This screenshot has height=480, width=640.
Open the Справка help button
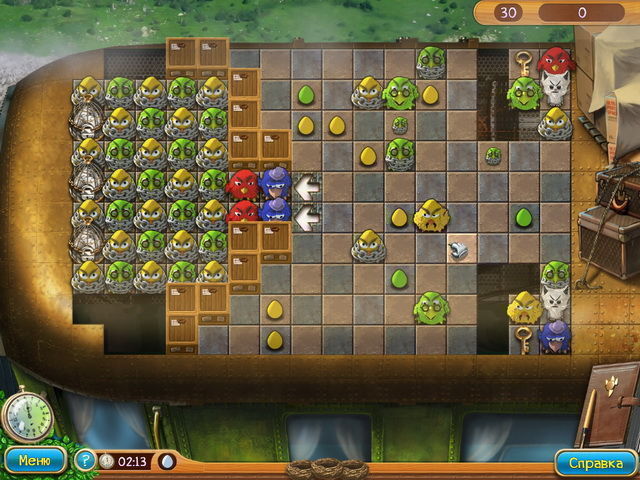(596, 463)
